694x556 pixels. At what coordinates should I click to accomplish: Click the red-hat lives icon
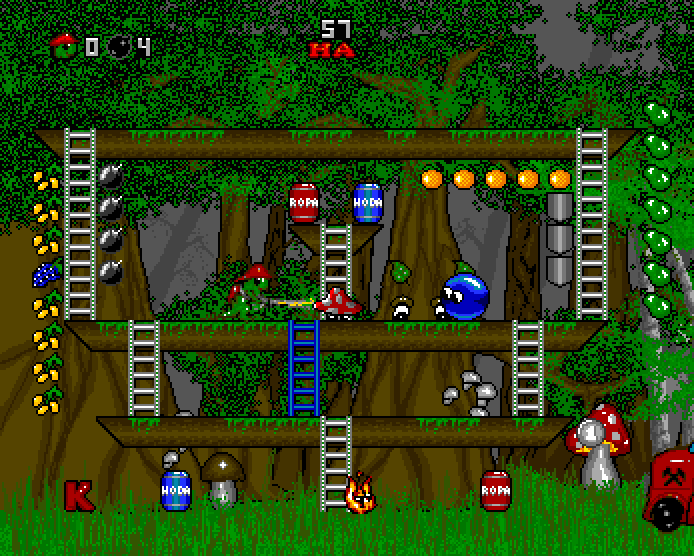pyautogui.click(x=65, y=44)
